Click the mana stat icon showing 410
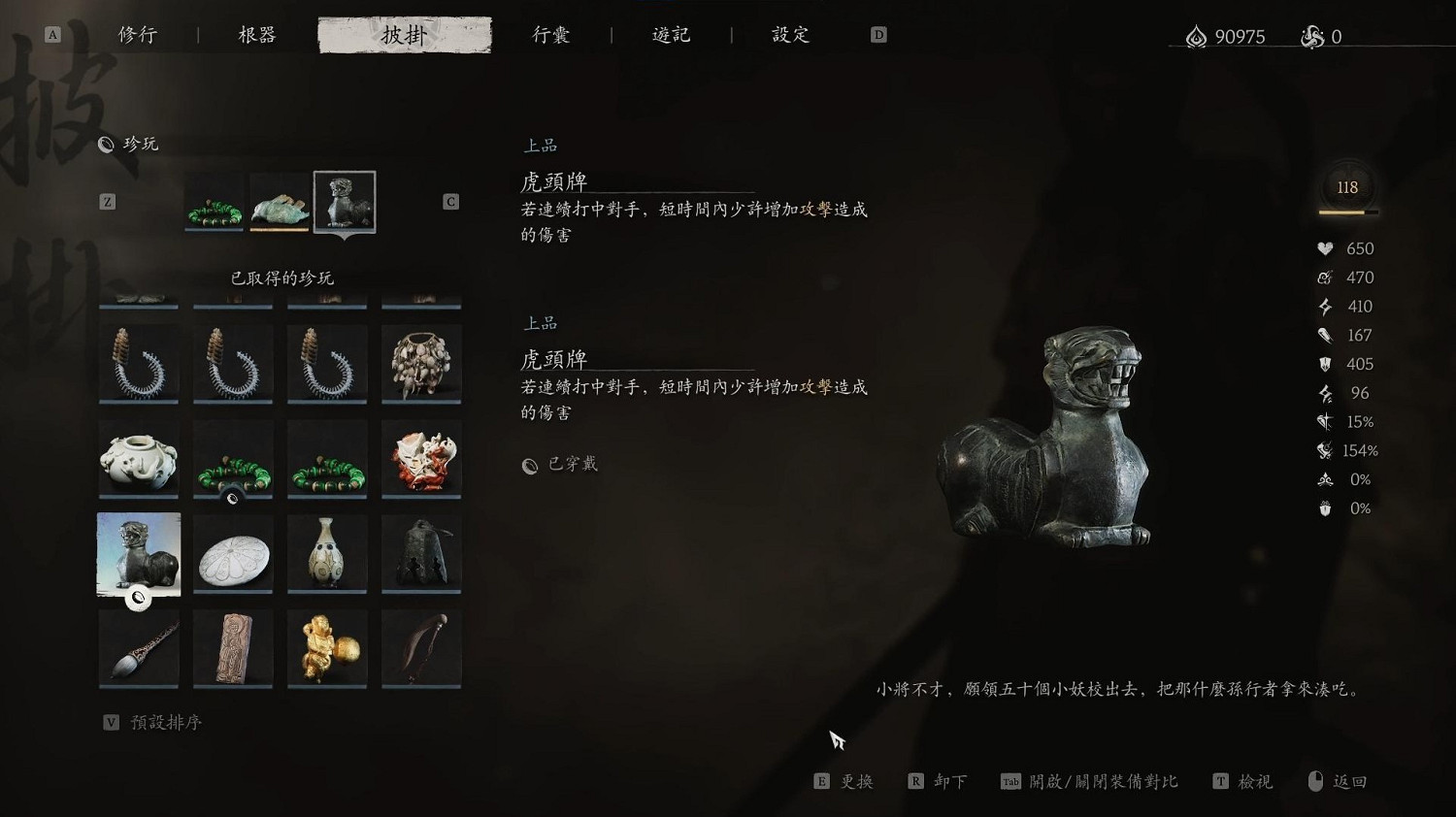Image resolution: width=1456 pixels, height=817 pixels. tap(1326, 306)
